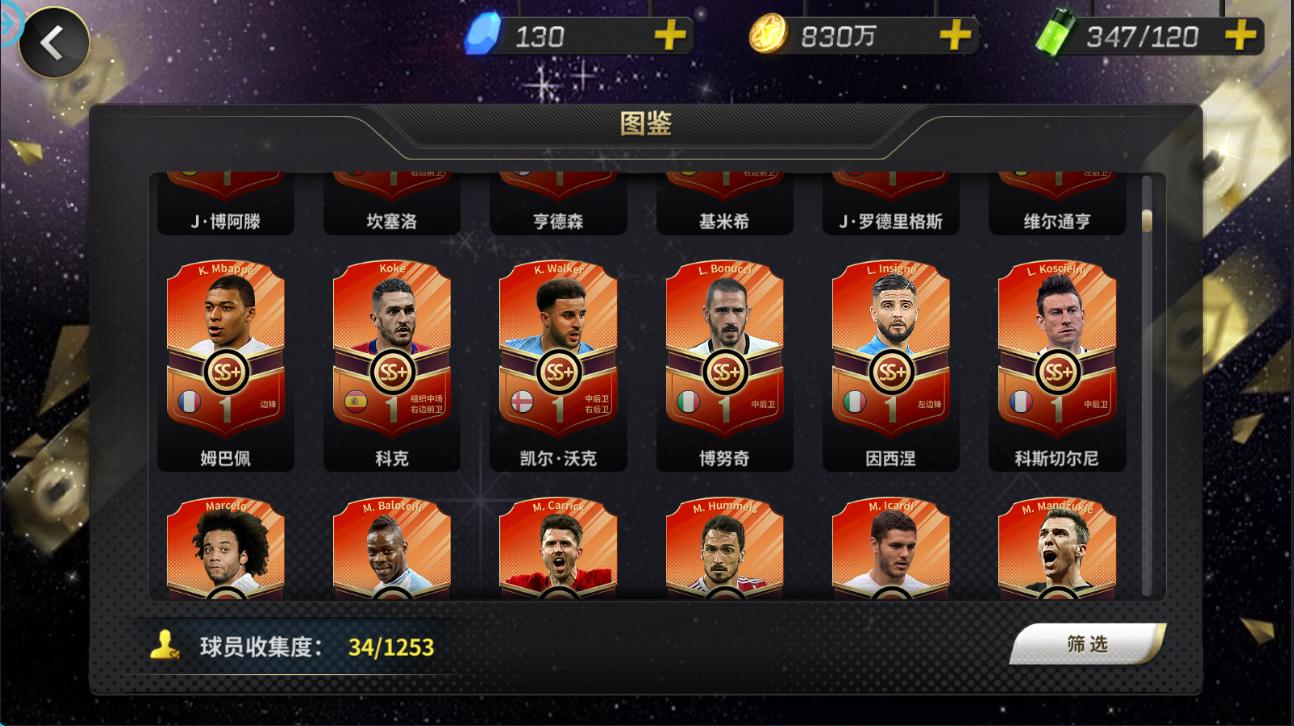View the M. Mandzukic player card
The image size is (1294, 726).
1057,547
